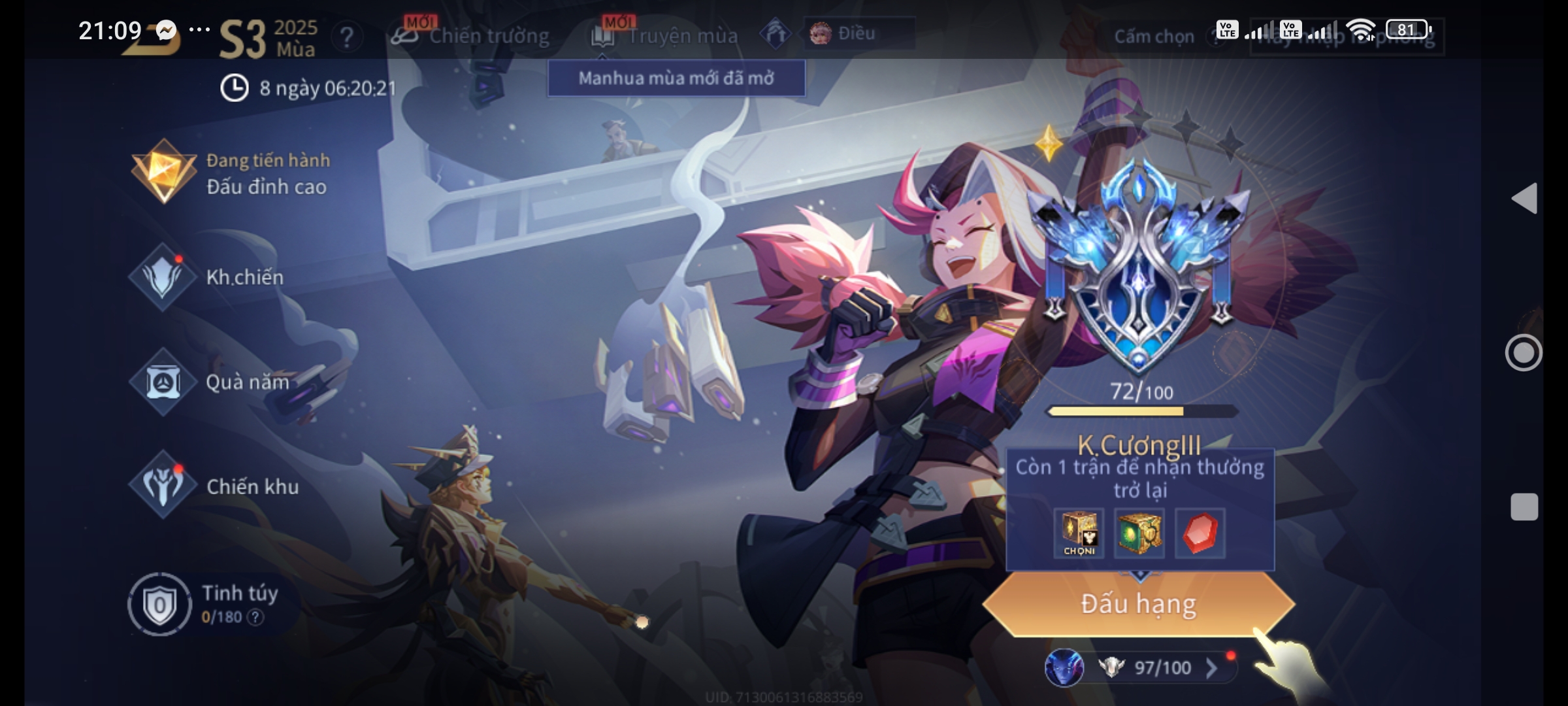The width and height of the screenshot is (1568, 706).
Task: Tap the Android back triangle button
Action: 1524,198
